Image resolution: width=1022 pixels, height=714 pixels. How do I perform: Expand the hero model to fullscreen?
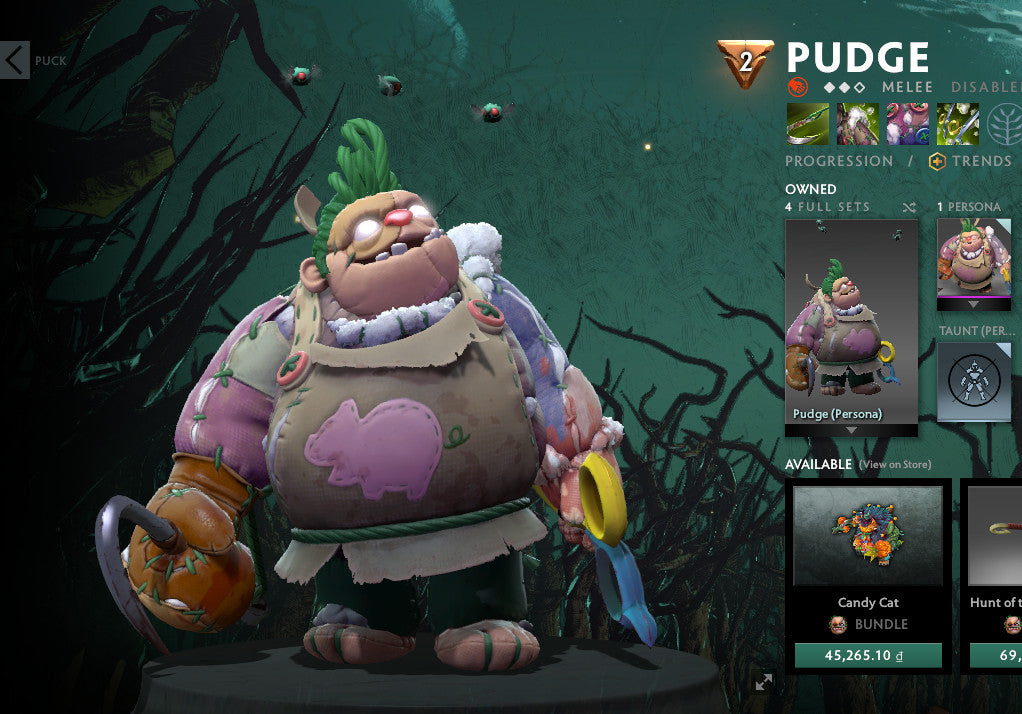pyautogui.click(x=764, y=682)
